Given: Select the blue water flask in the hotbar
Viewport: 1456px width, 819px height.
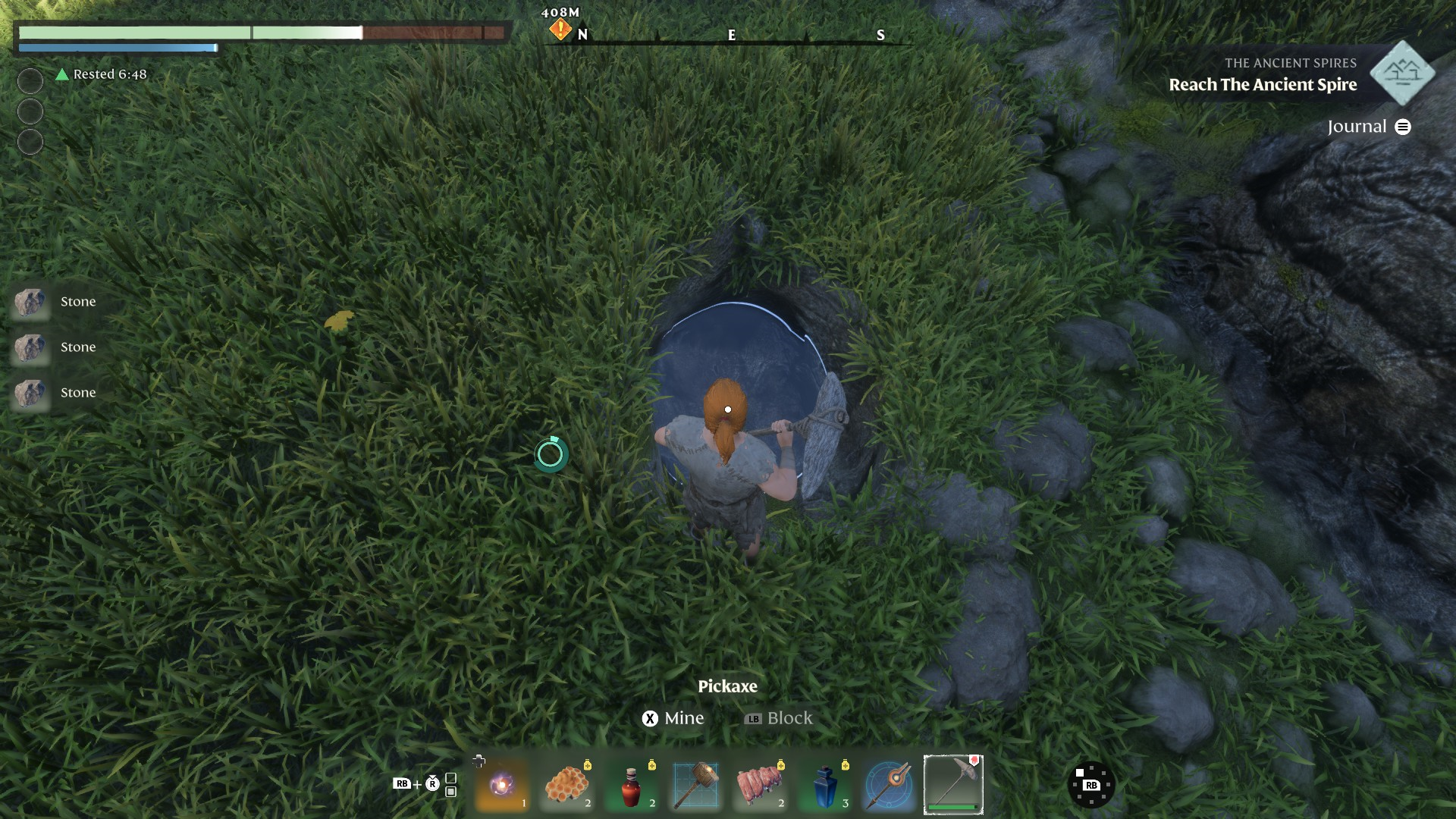Looking at the screenshot, I should (x=824, y=784).
